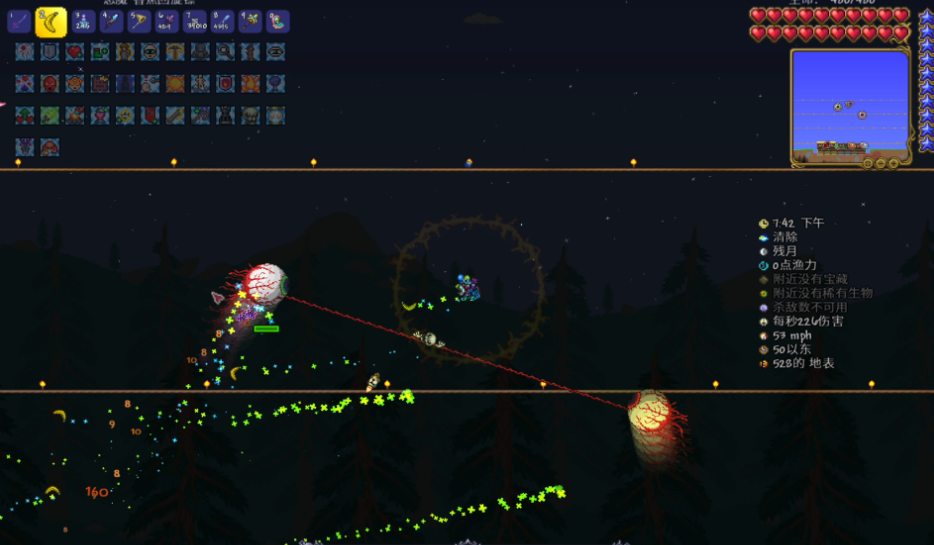Select the gold-and-blue staff in hotbar slot 9
This screenshot has height=545, width=934.
point(250,22)
